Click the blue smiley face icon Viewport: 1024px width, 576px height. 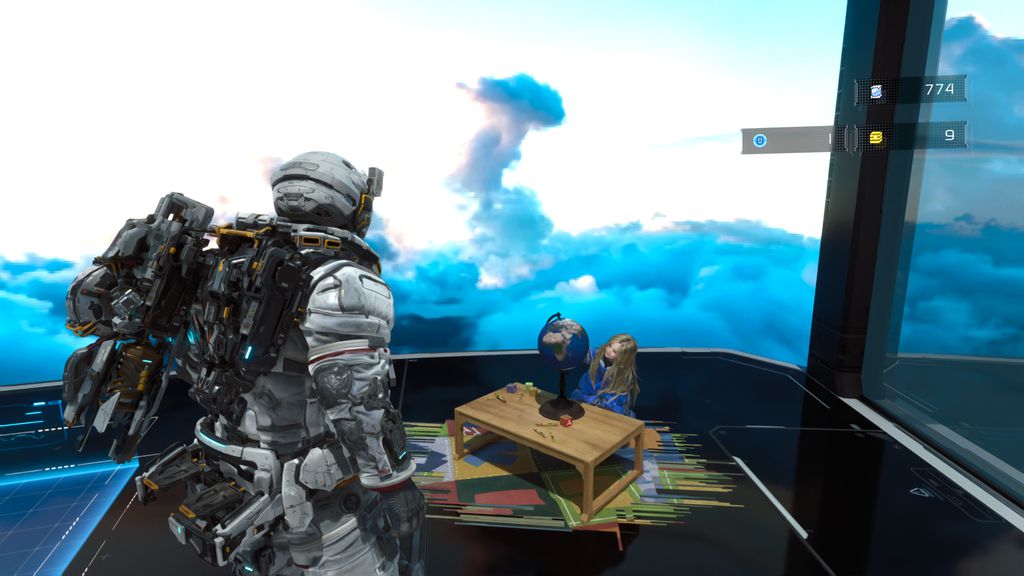[760, 140]
